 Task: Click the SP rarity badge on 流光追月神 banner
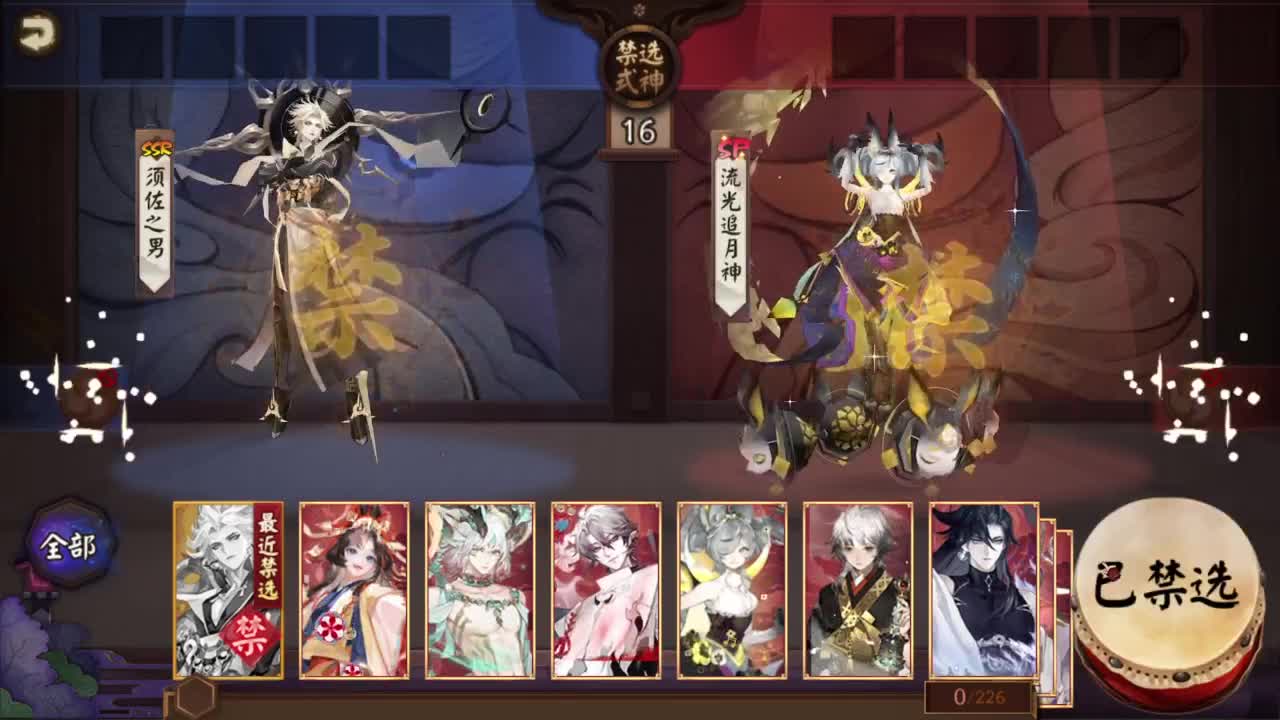click(731, 147)
